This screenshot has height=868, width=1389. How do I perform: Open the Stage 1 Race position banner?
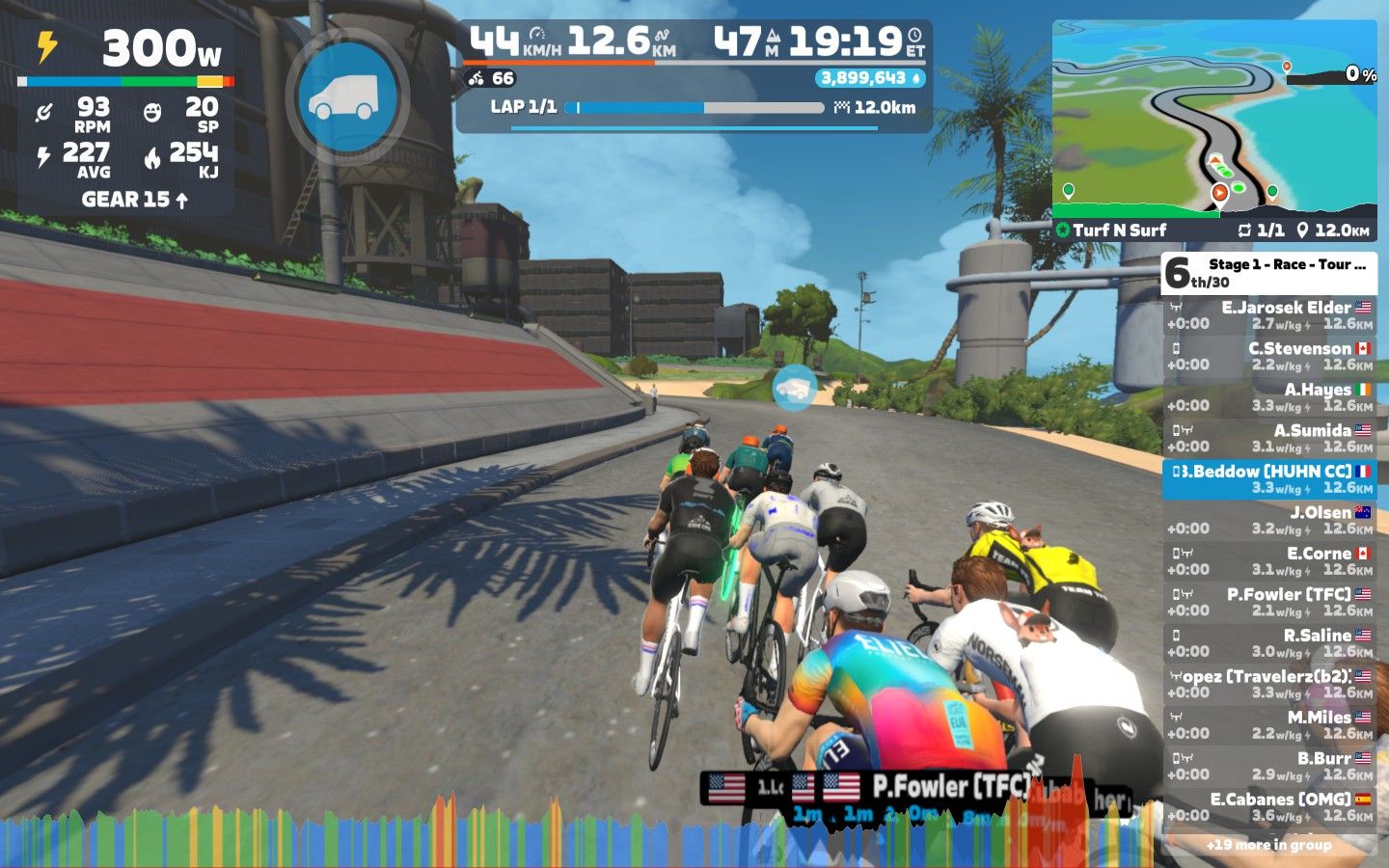click(1268, 273)
